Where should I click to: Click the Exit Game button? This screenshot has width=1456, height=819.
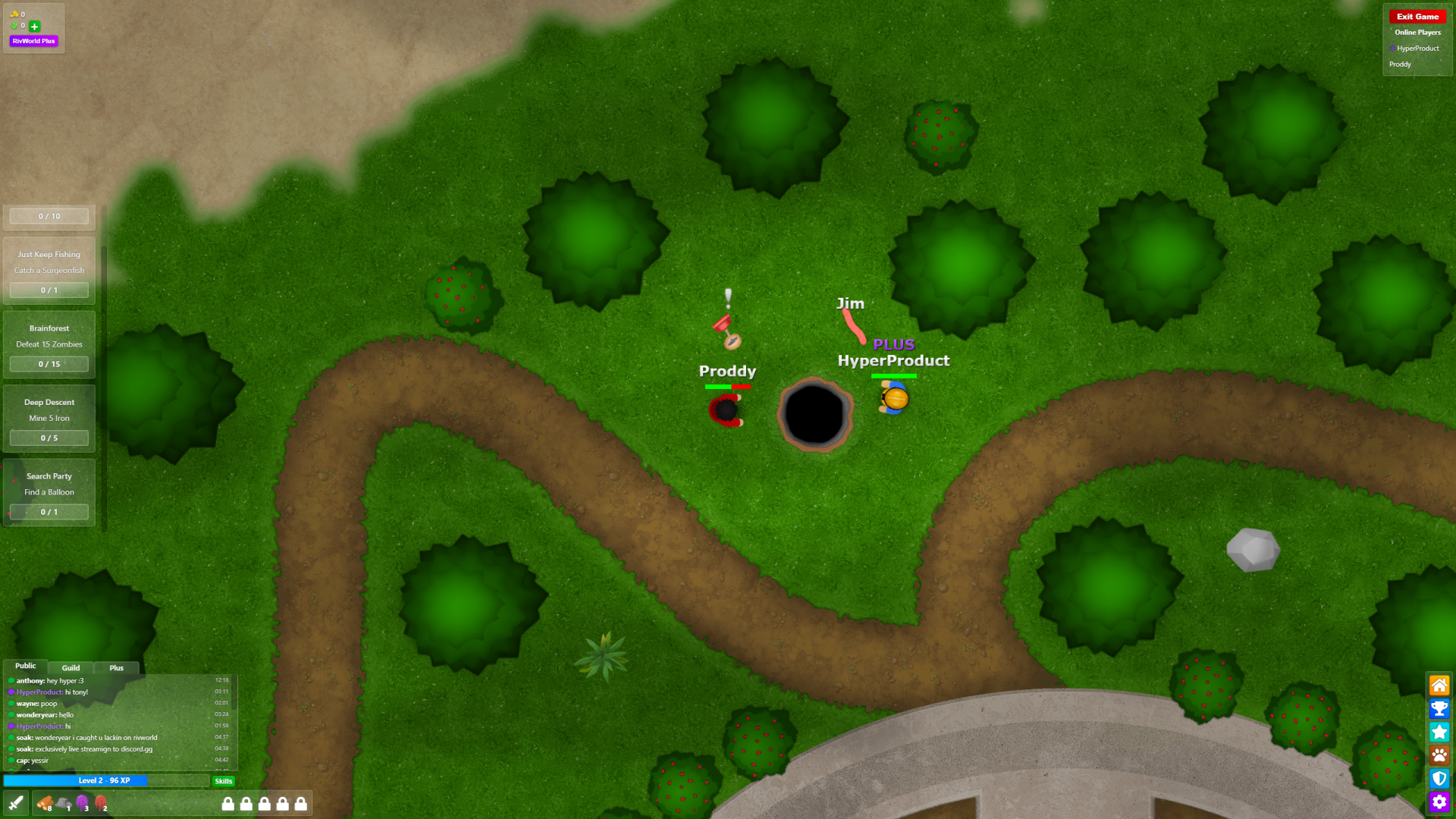click(1417, 16)
